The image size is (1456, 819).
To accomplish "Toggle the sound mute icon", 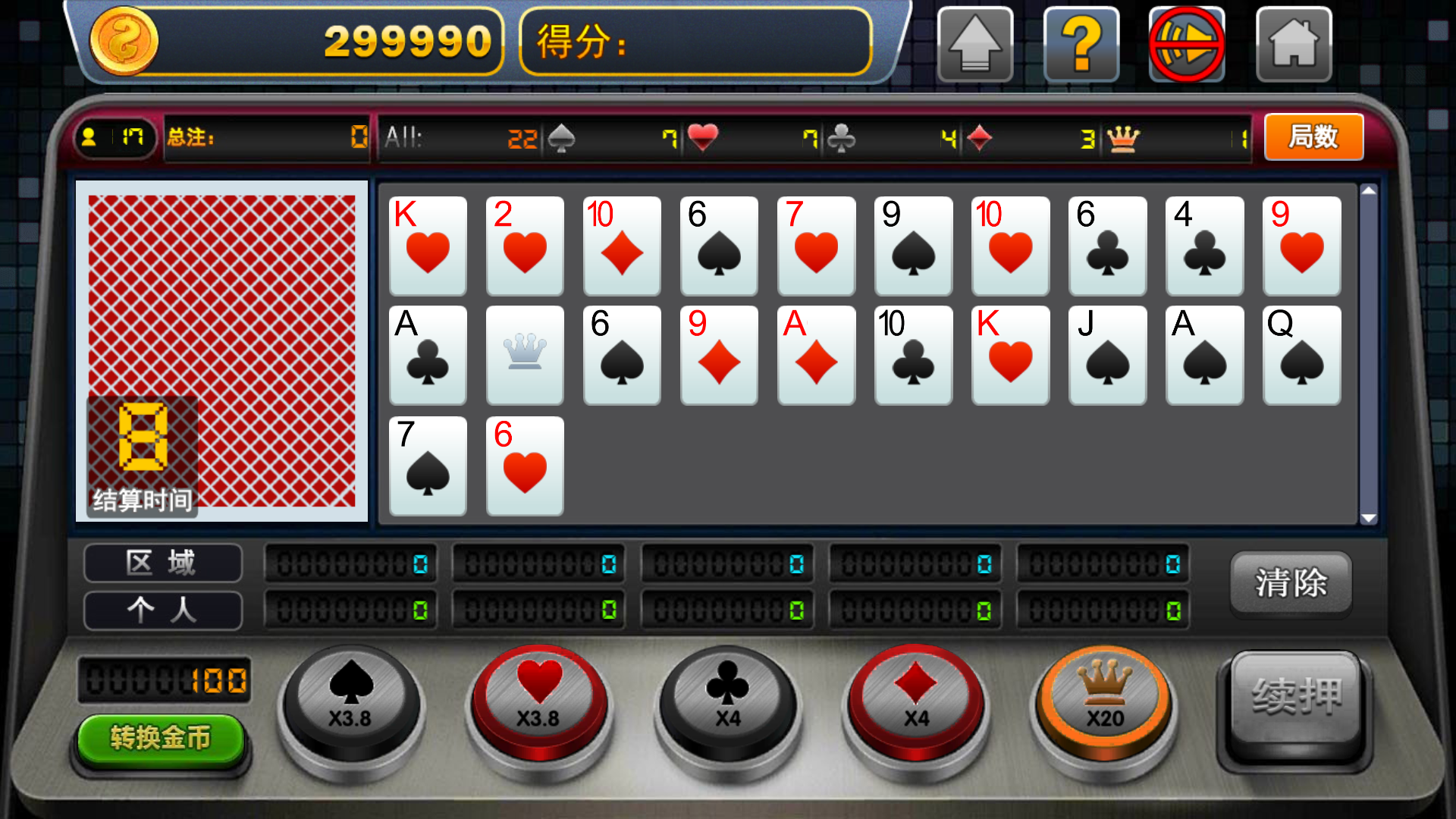I will [1187, 44].
